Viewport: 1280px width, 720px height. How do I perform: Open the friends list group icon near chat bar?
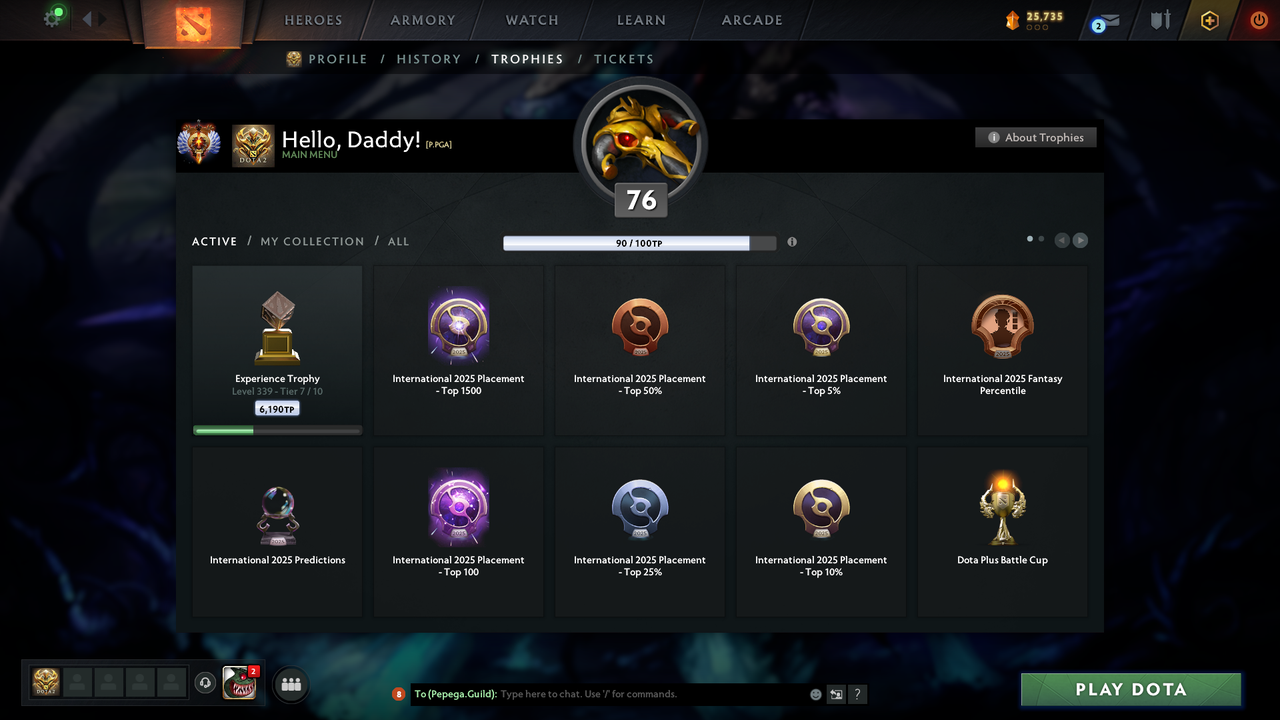(x=289, y=684)
